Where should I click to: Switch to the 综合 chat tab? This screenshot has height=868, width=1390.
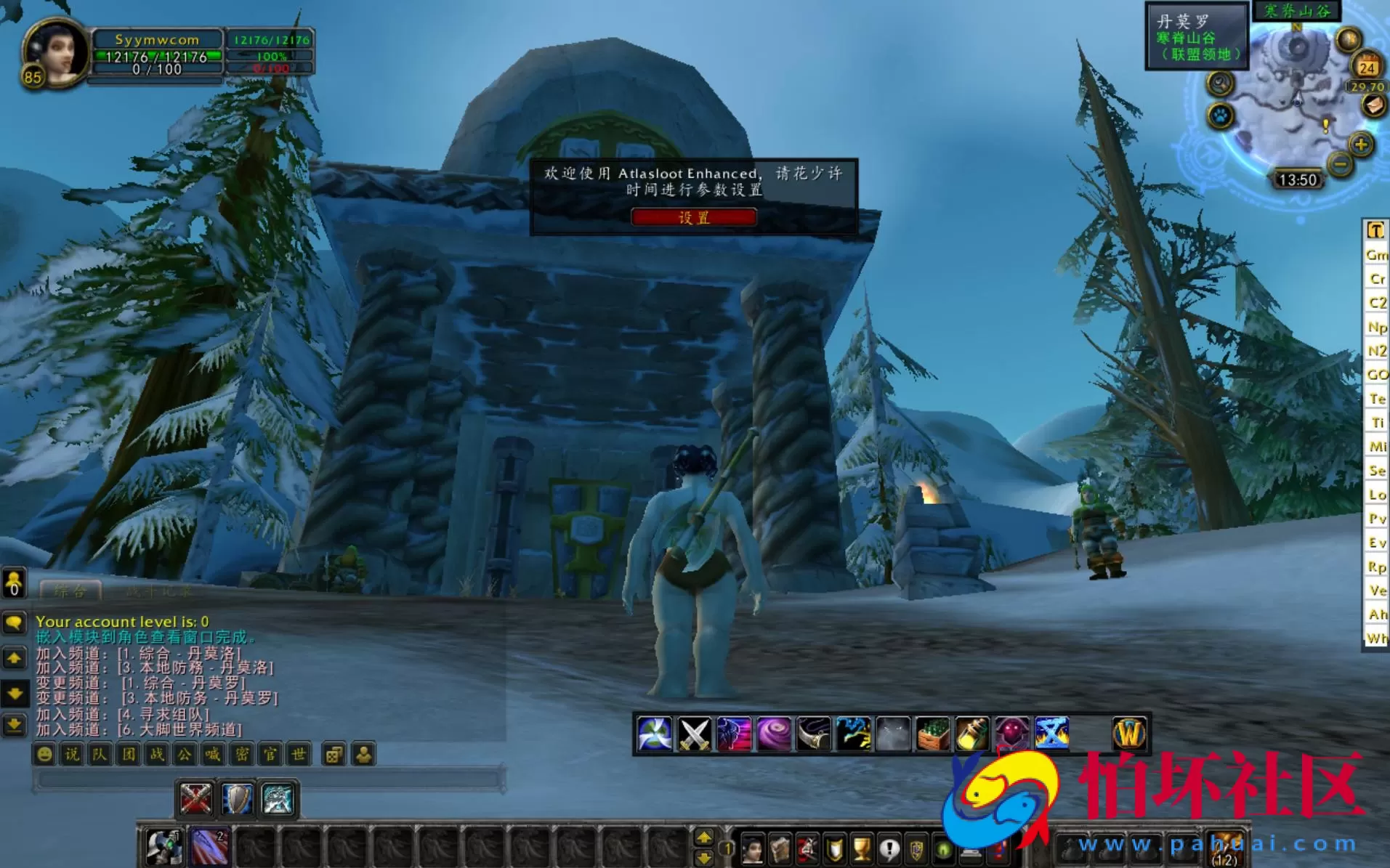click(x=70, y=591)
